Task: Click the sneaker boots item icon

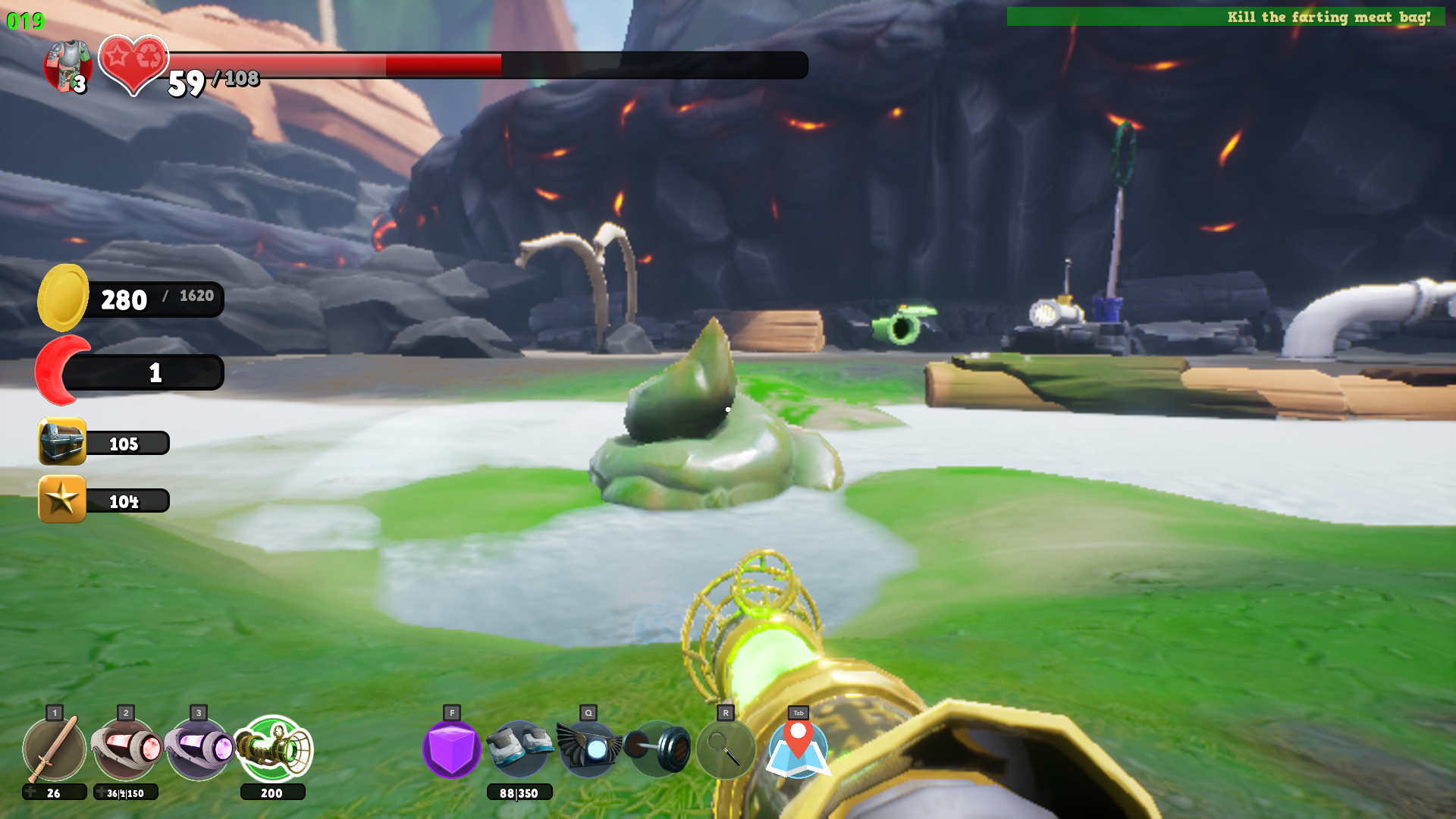Action: 519,749
